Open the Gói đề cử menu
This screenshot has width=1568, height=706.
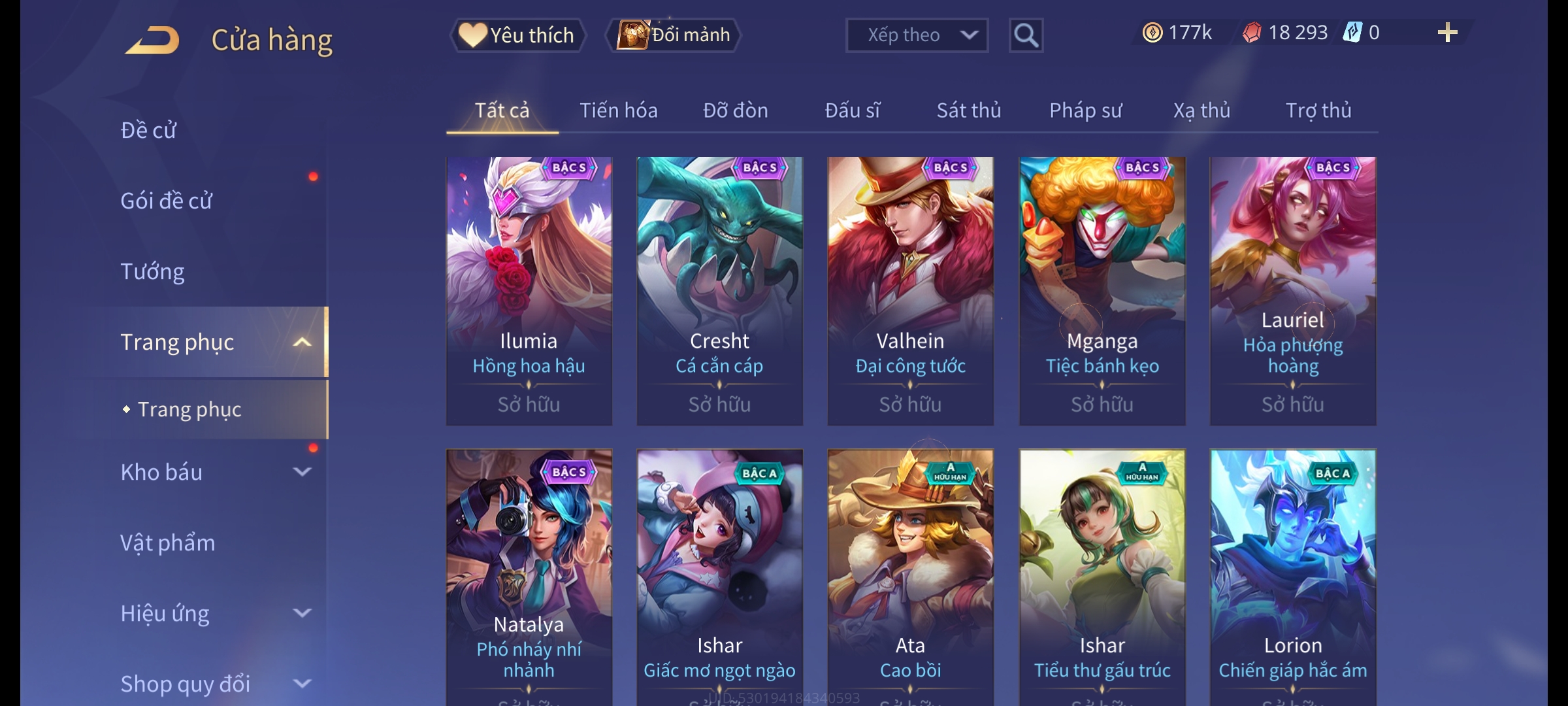click(166, 201)
